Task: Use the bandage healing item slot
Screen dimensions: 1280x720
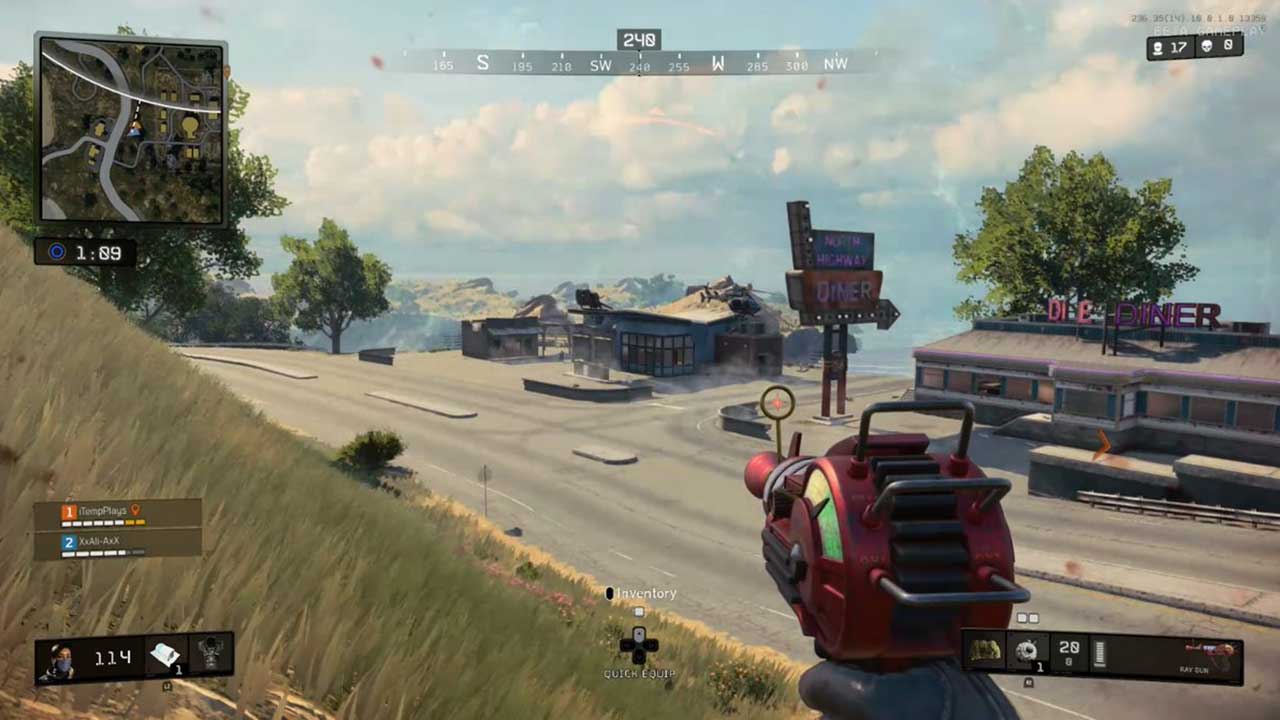Action: point(163,656)
